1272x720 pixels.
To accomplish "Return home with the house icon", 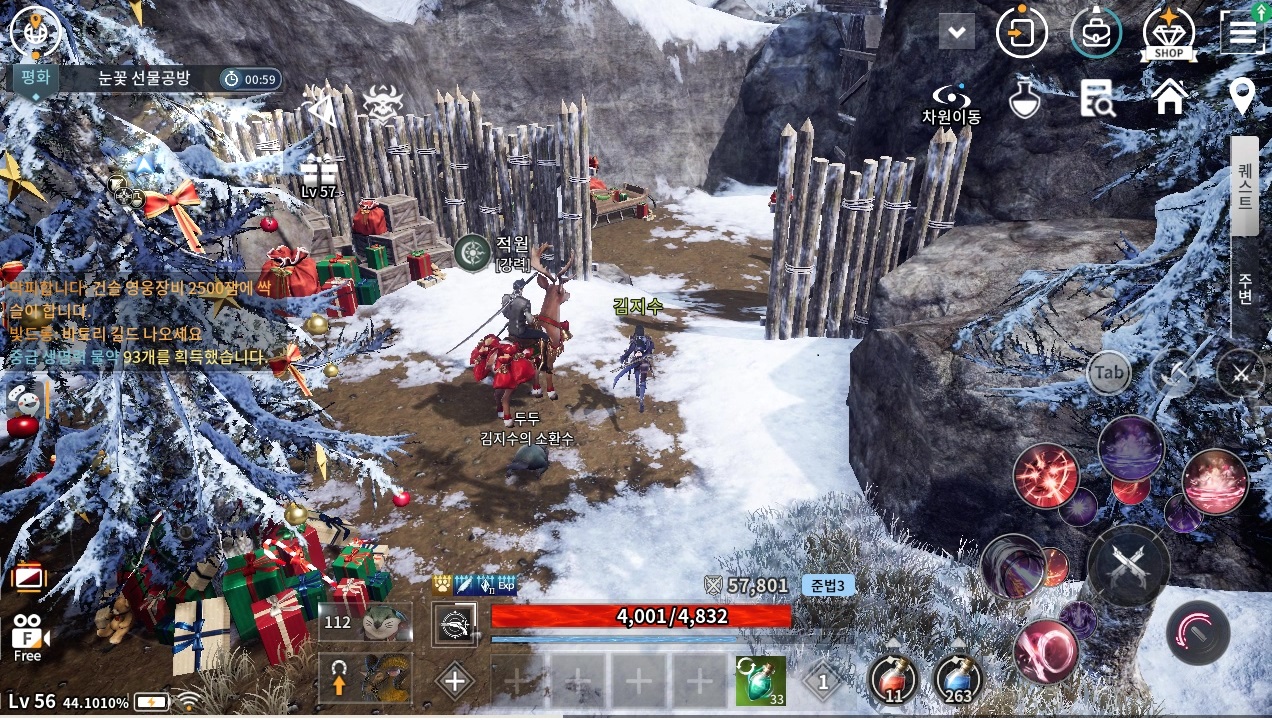I will 1169,98.
